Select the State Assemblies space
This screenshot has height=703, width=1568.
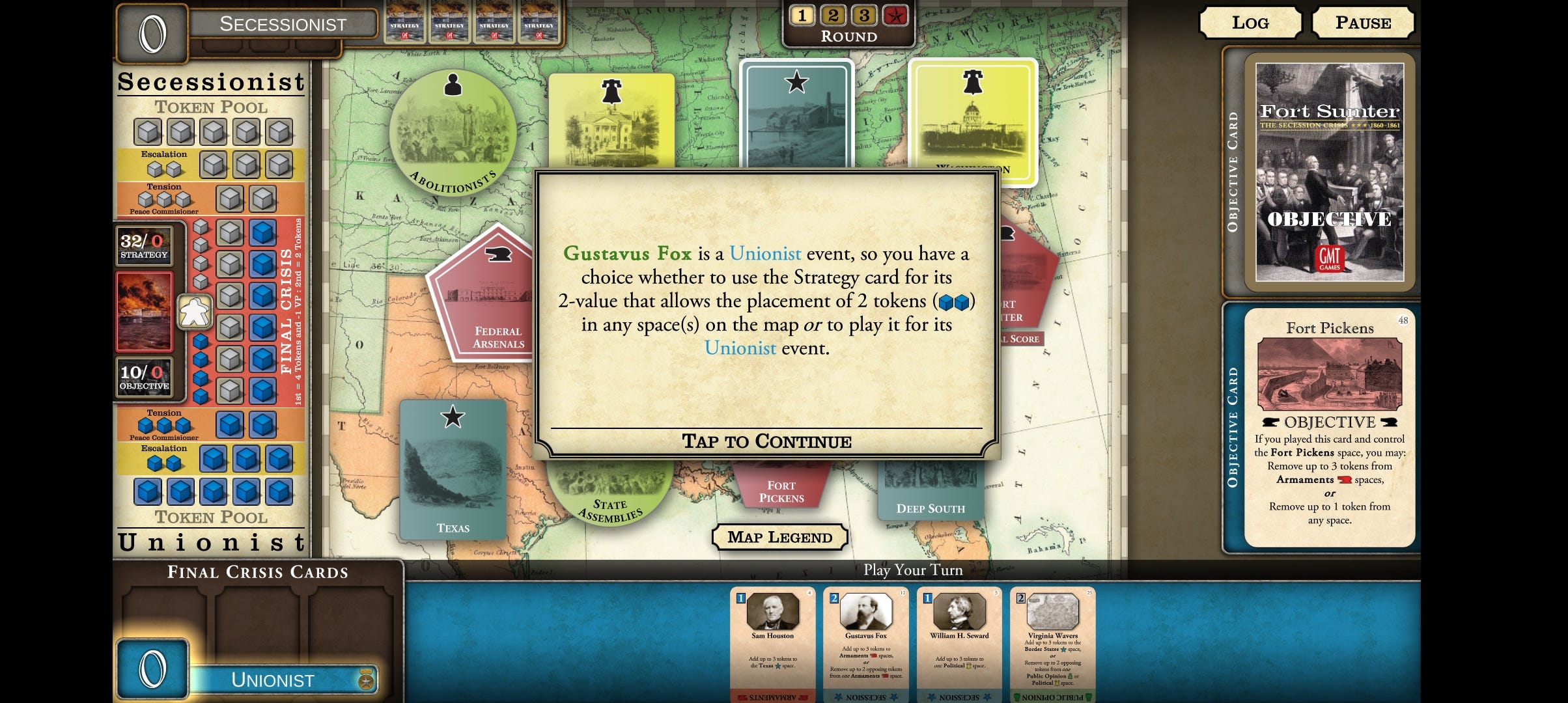pyautogui.click(x=609, y=495)
